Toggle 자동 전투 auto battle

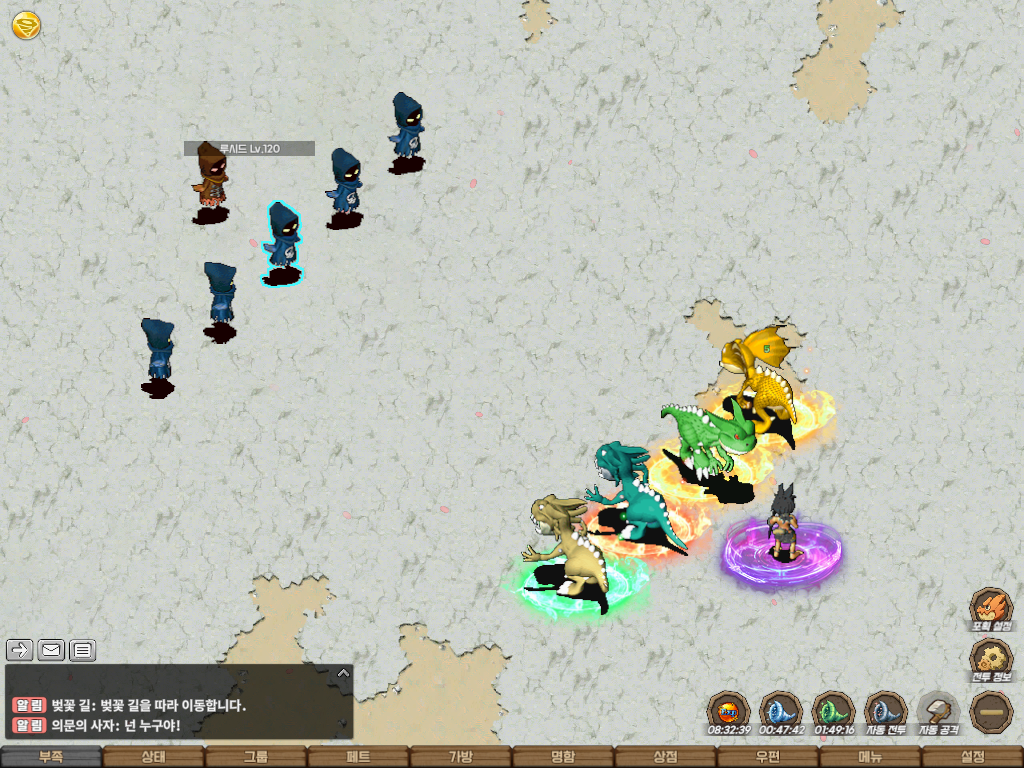click(x=885, y=712)
